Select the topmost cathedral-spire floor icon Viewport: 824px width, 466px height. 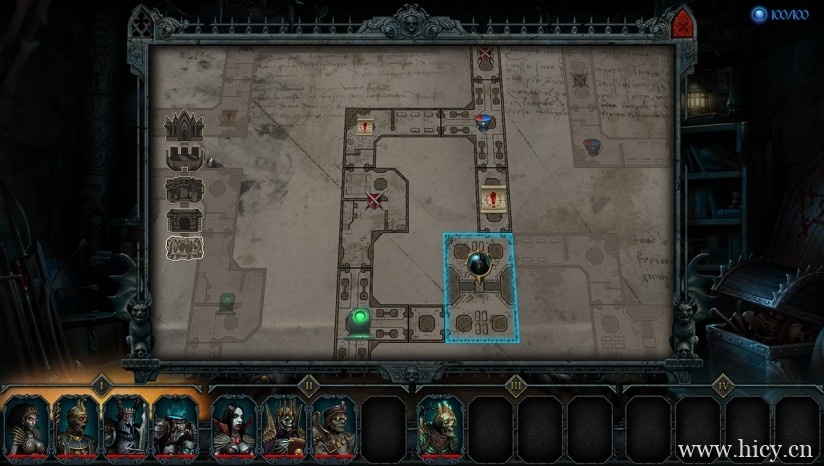[x=185, y=127]
